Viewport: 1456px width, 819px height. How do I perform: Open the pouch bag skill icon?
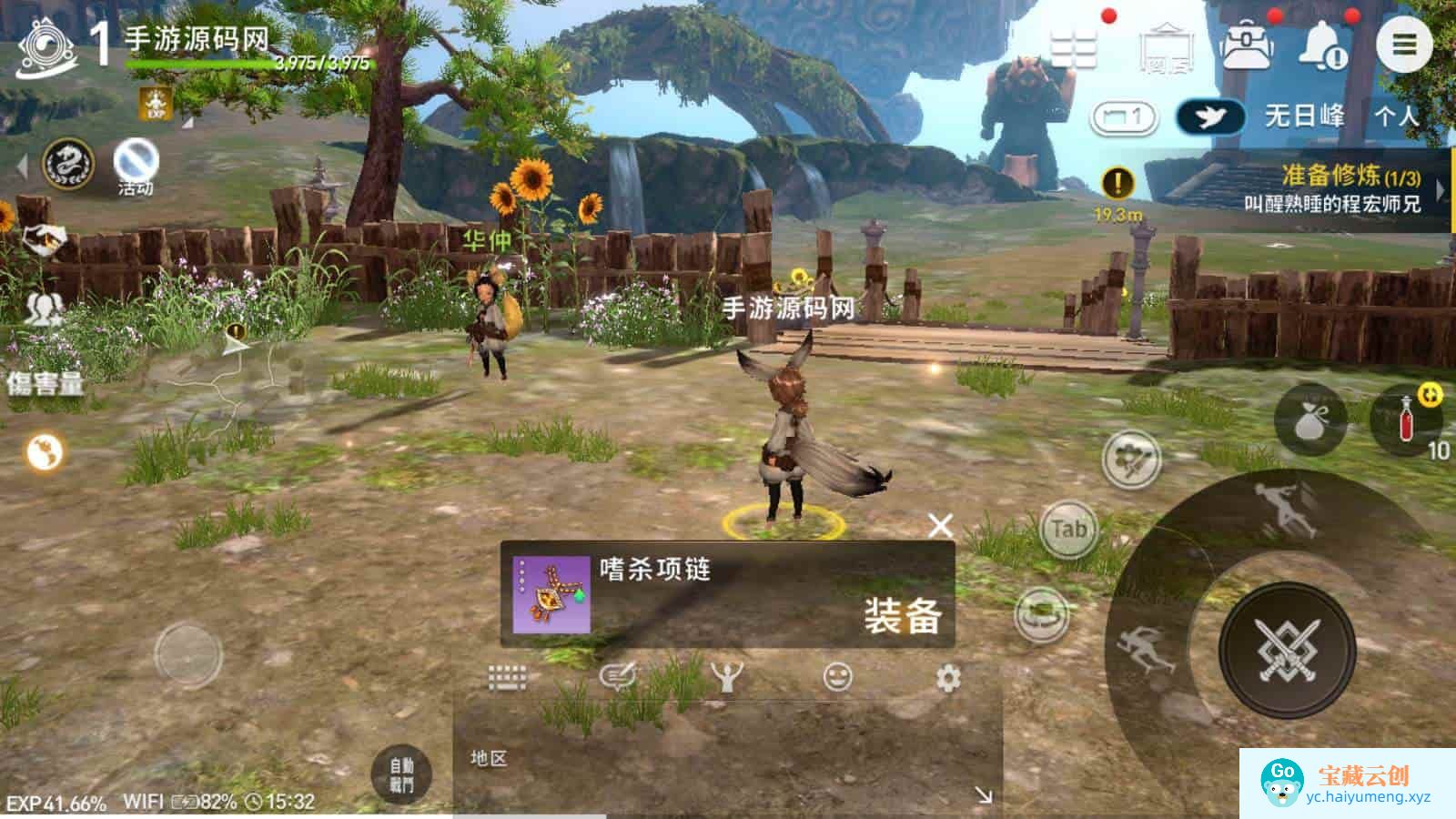[1310, 420]
